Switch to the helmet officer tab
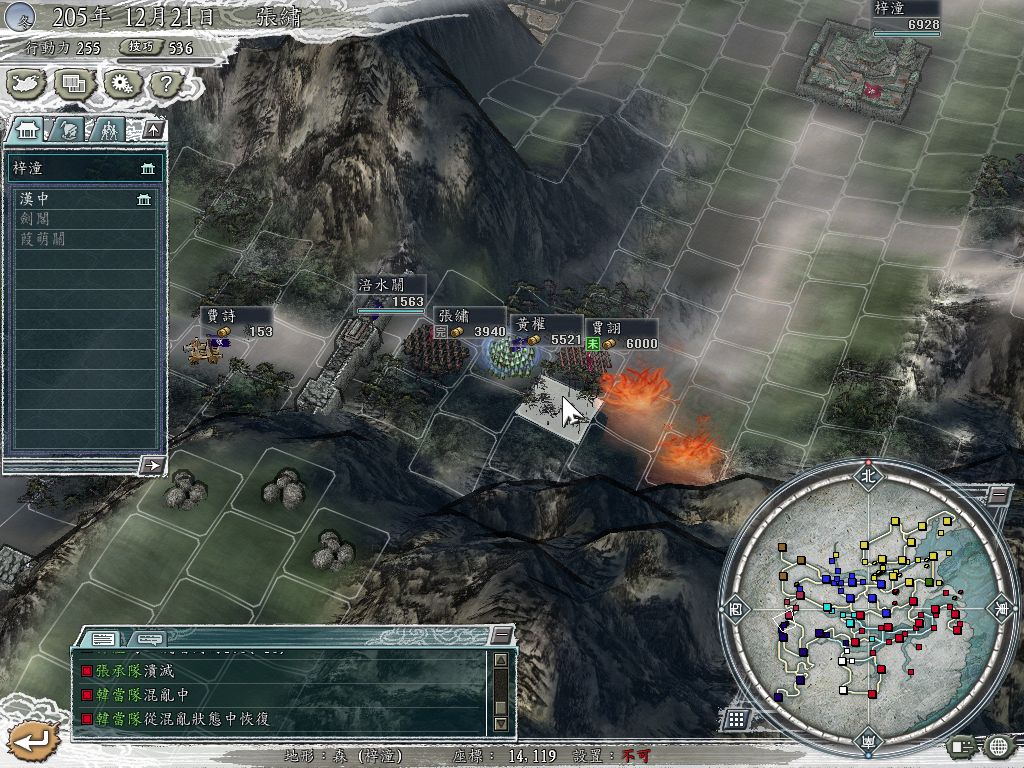The image size is (1024, 768). (69, 129)
